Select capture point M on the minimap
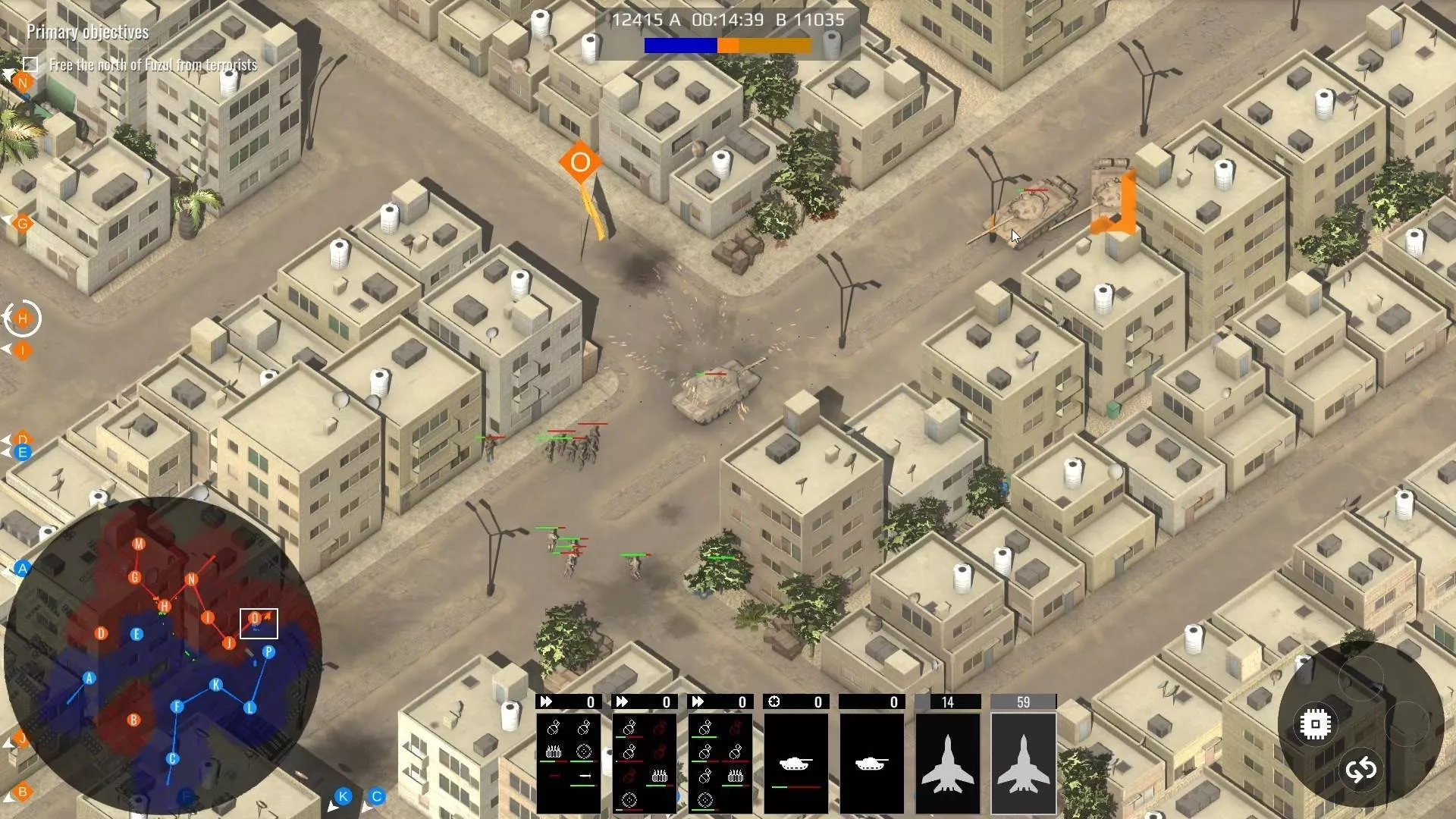This screenshot has height=819, width=1456. click(x=139, y=544)
